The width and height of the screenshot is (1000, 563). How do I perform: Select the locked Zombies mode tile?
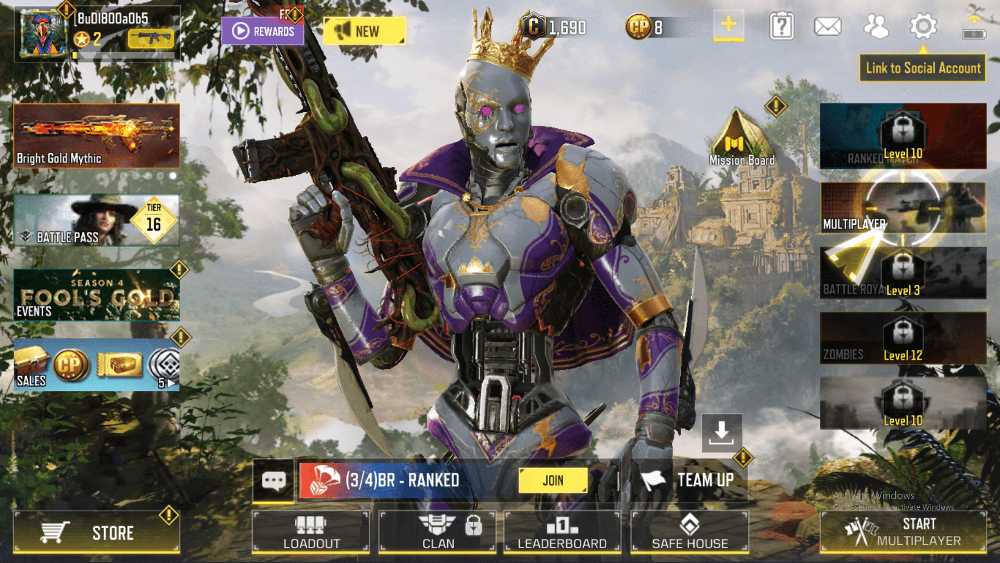pos(903,338)
